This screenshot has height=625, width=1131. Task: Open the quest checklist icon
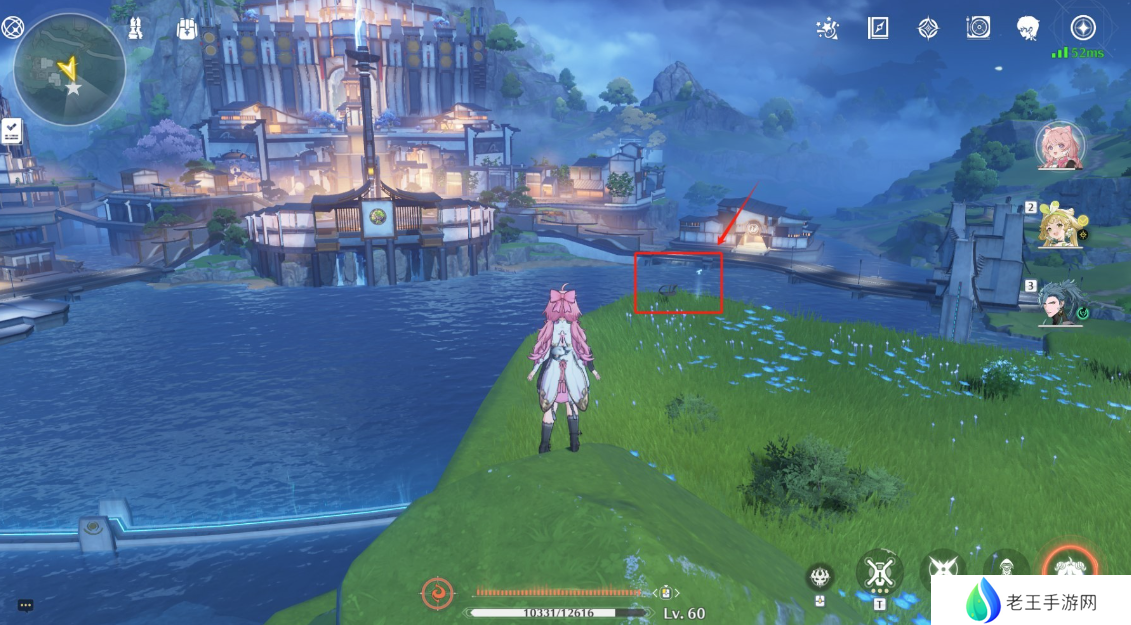[x=12, y=130]
